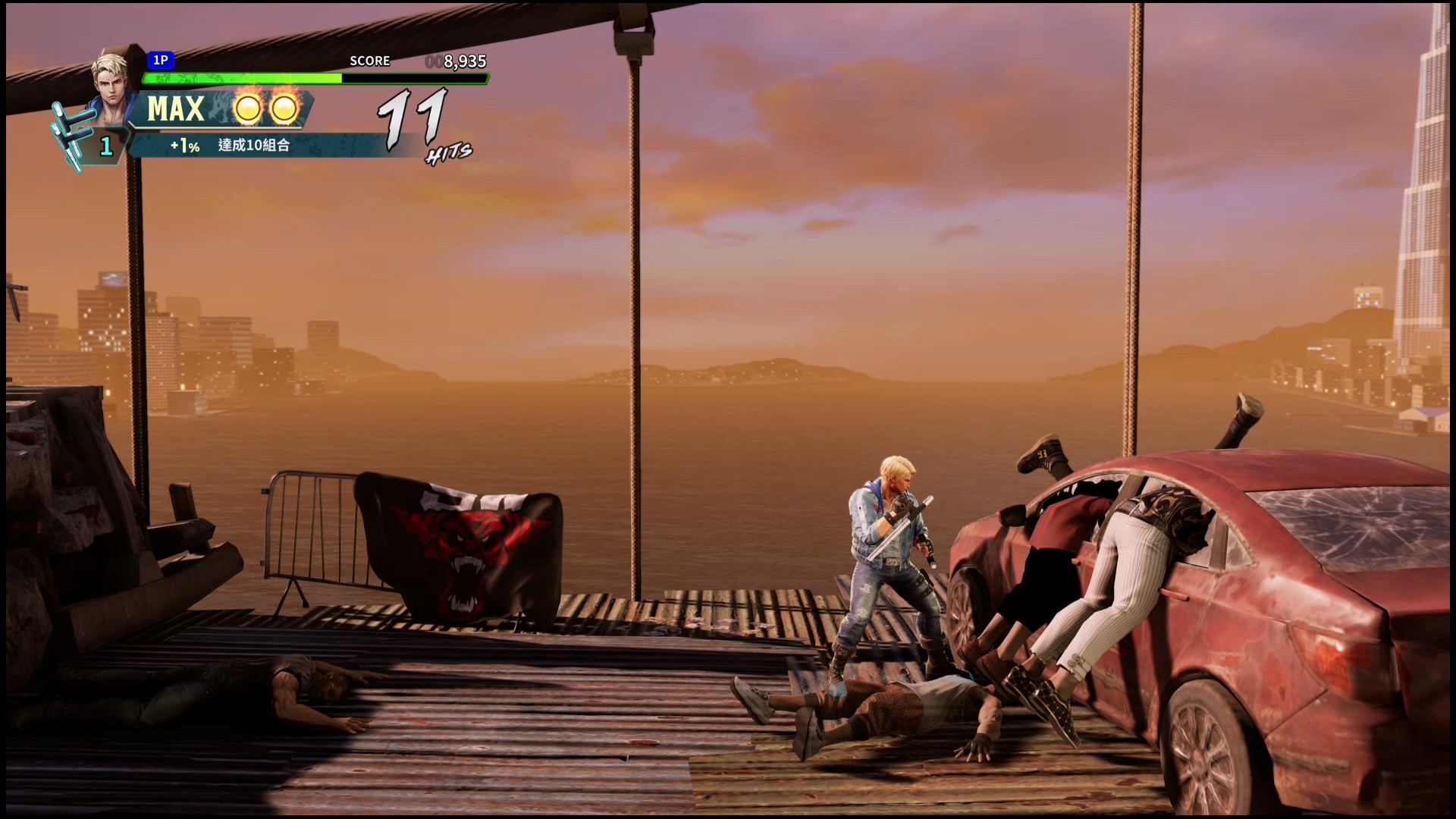1456x819 pixels.
Task: Click the blue 1P player badge
Action: click(161, 60)
